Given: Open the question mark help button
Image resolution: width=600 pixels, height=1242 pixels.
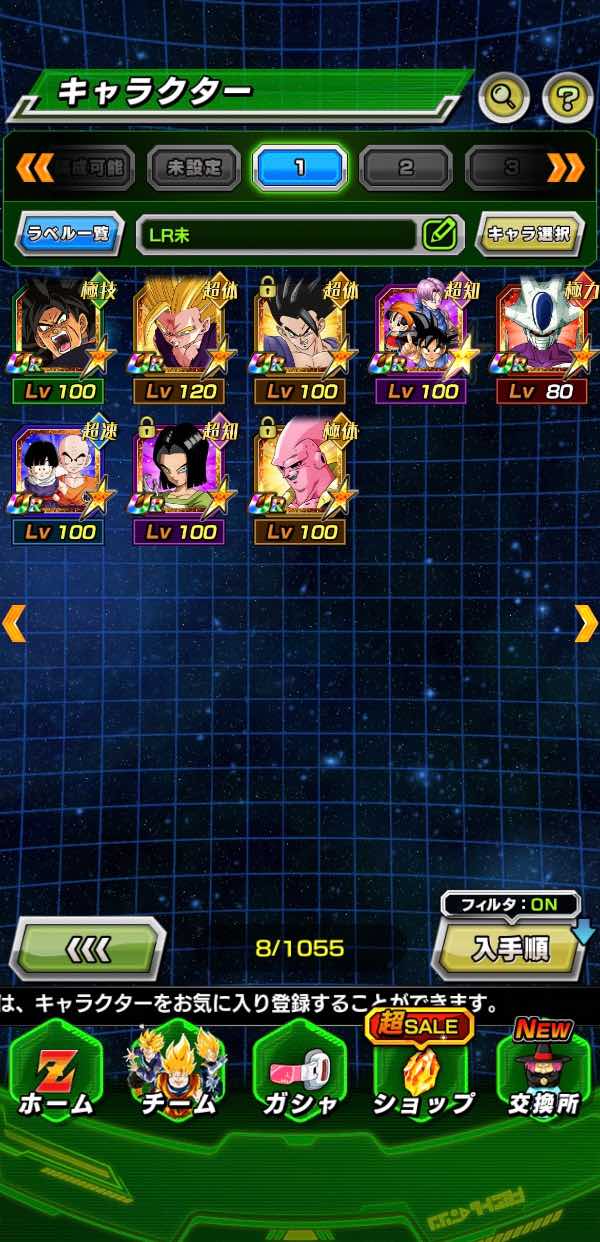Looking at the screenshot, I should [x=567, y=97].
